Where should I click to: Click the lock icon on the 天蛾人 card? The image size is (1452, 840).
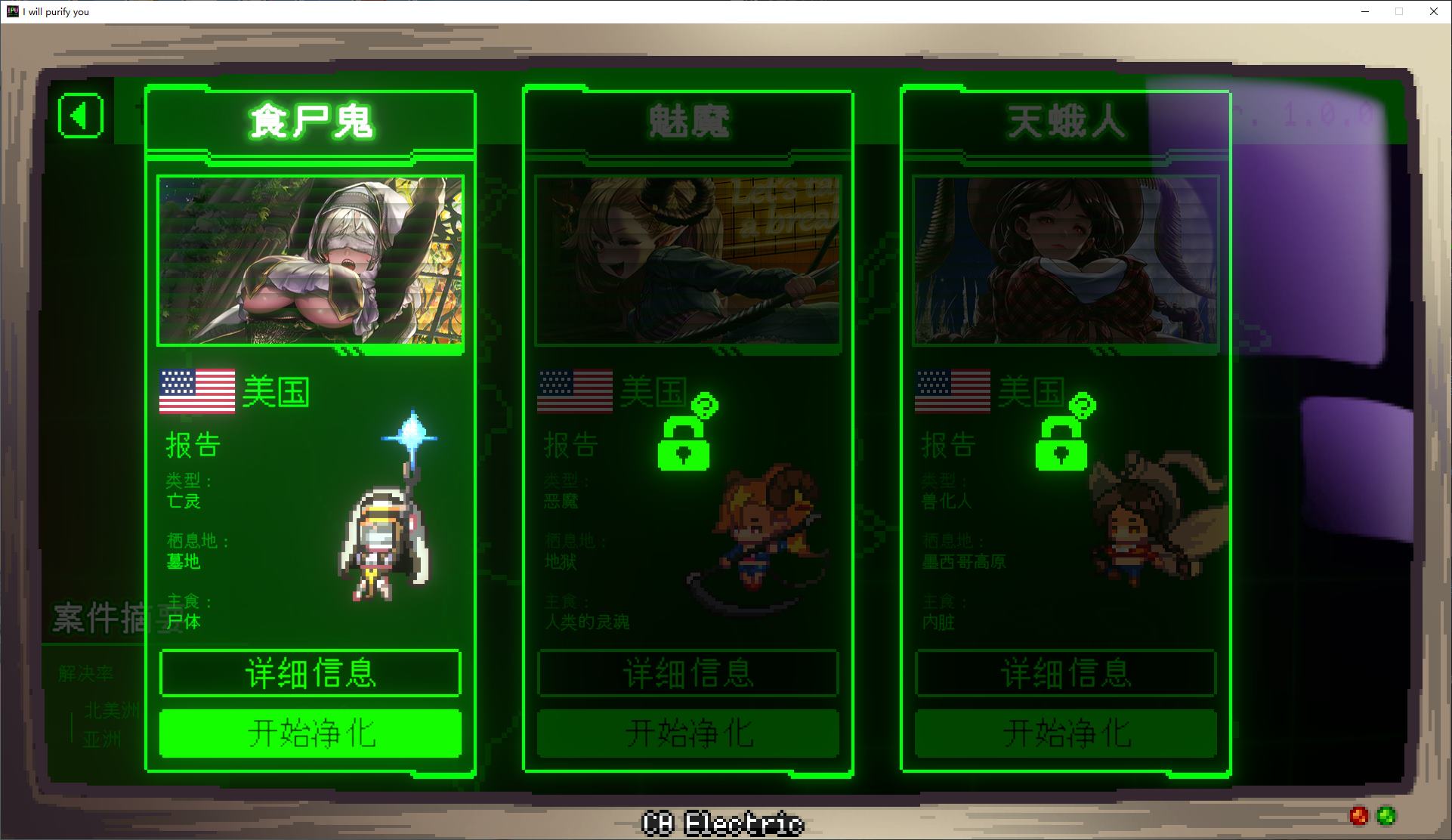coord(1061,451)
